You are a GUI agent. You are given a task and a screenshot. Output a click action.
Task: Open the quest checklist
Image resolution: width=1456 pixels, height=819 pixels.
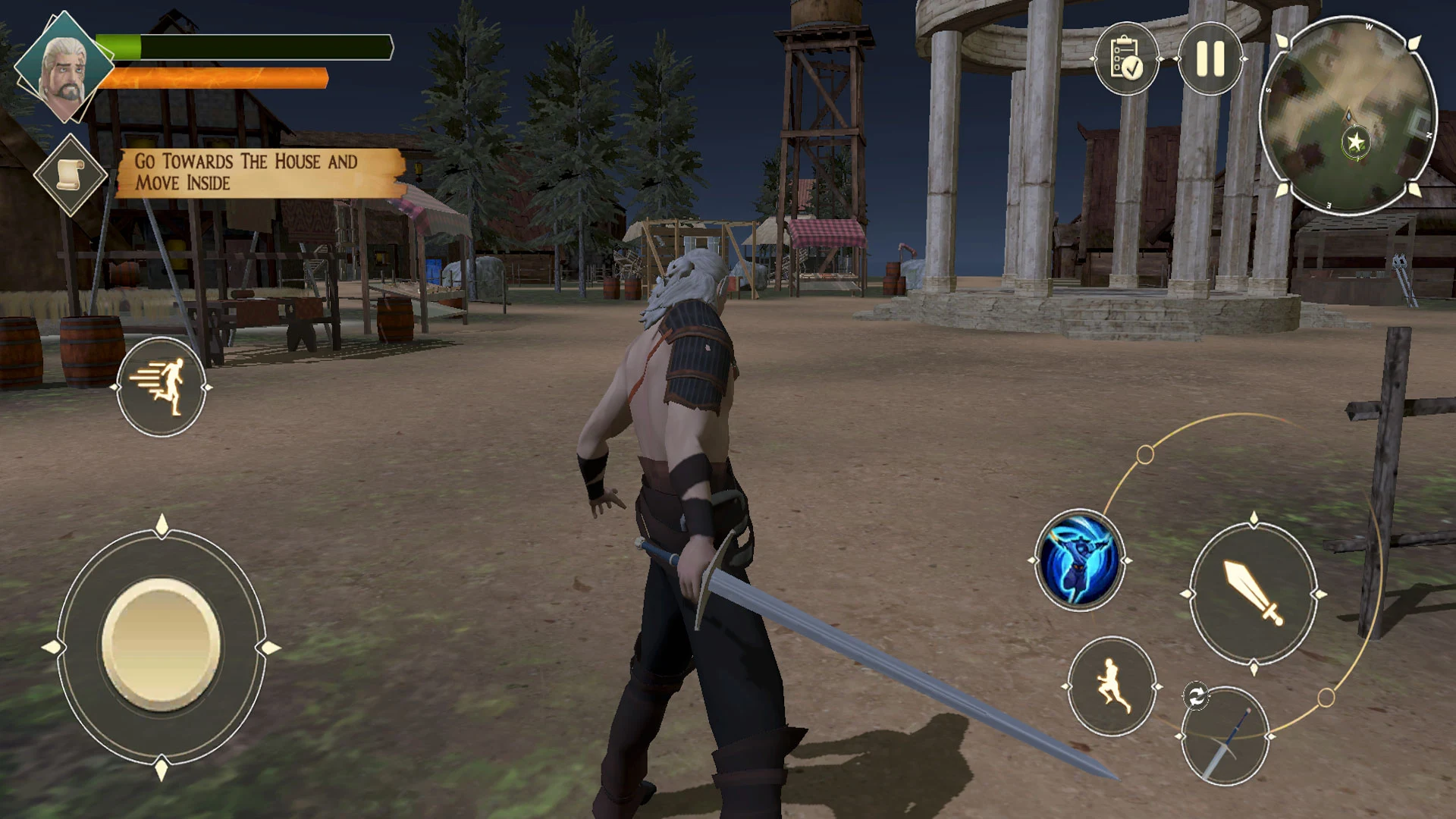tap(1126, 58)
